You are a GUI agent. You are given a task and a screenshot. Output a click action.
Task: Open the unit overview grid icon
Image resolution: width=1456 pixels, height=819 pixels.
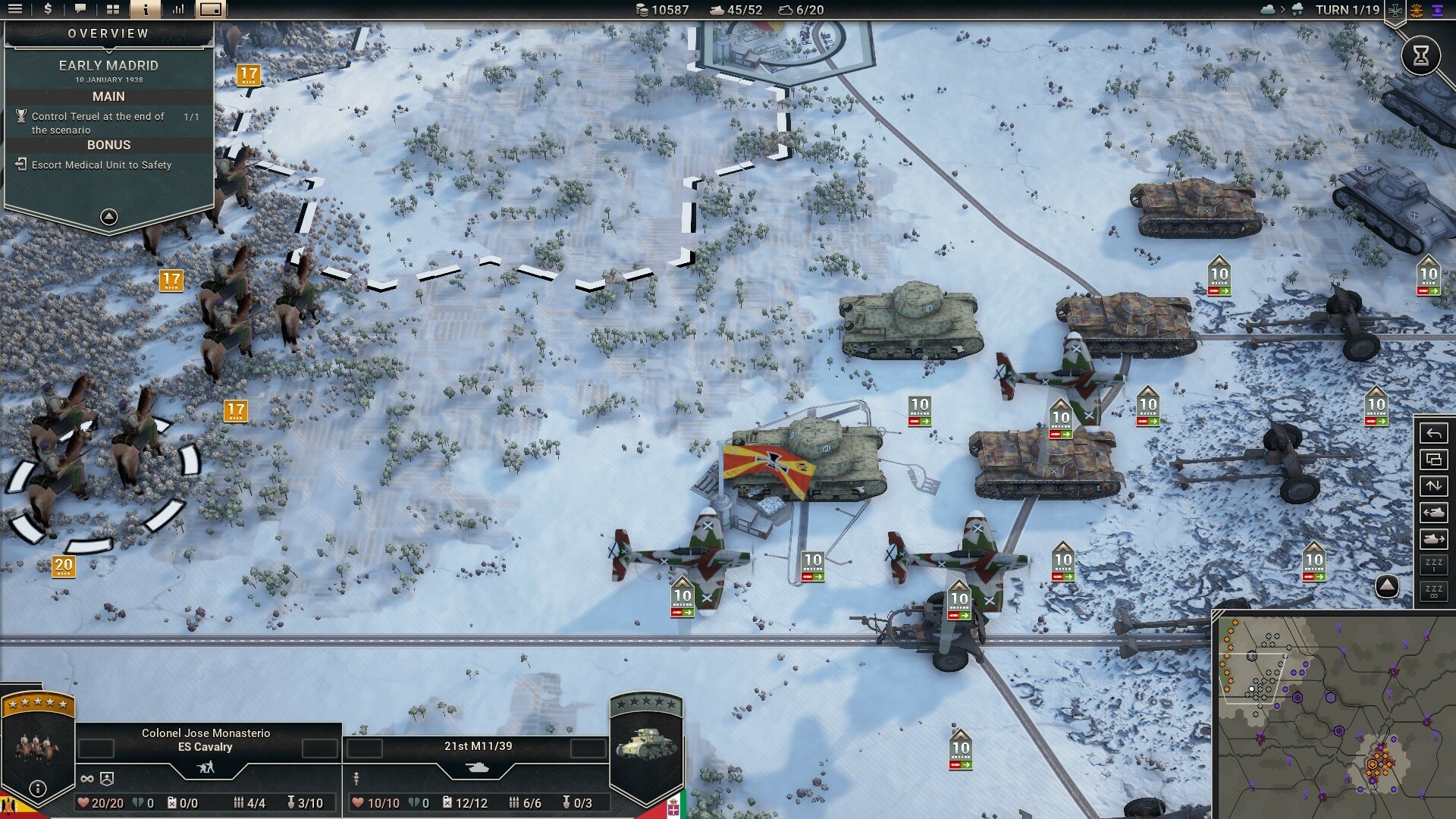click(113, 11)
